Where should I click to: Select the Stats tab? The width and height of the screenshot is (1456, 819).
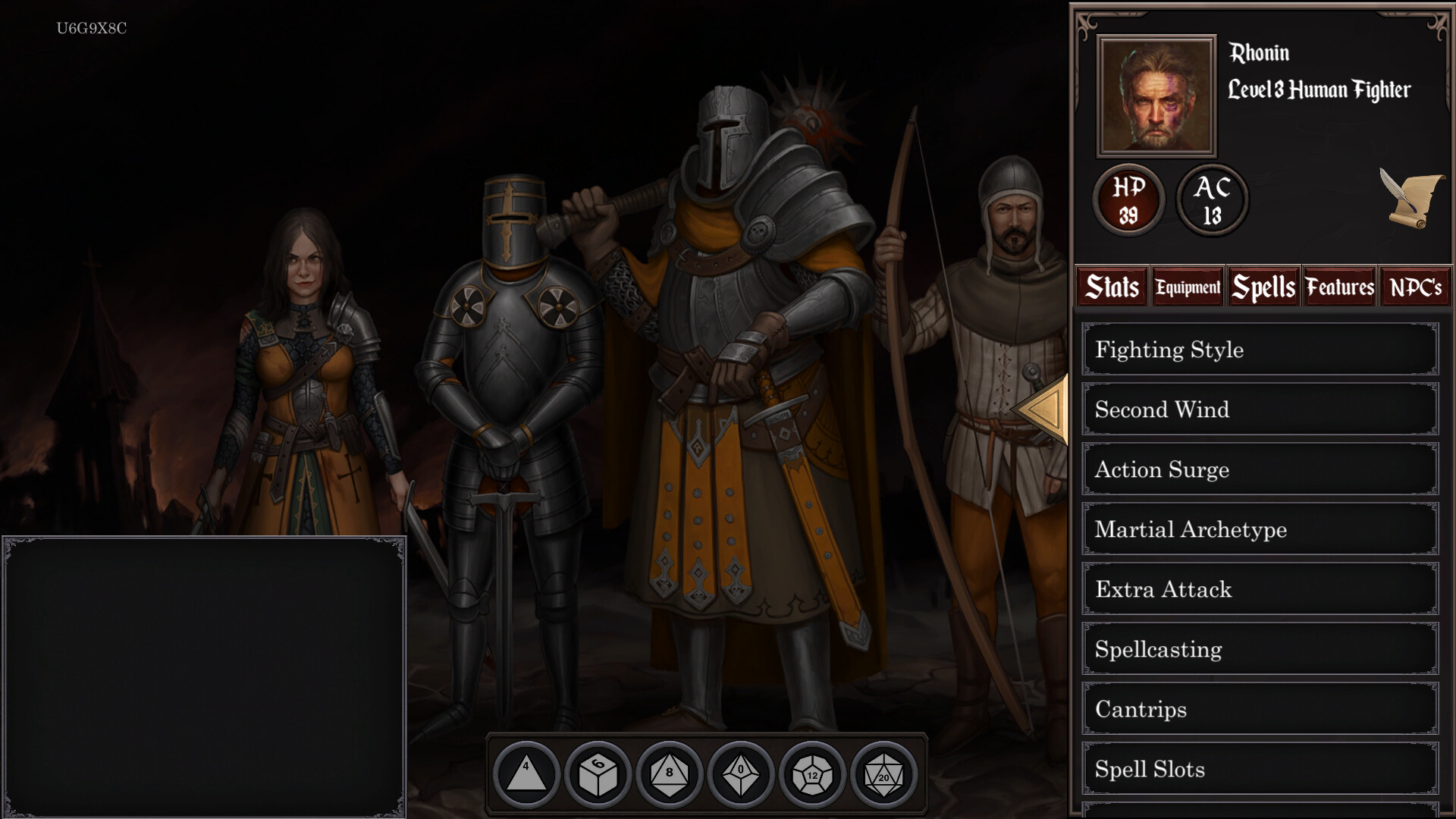point(1111,287)
